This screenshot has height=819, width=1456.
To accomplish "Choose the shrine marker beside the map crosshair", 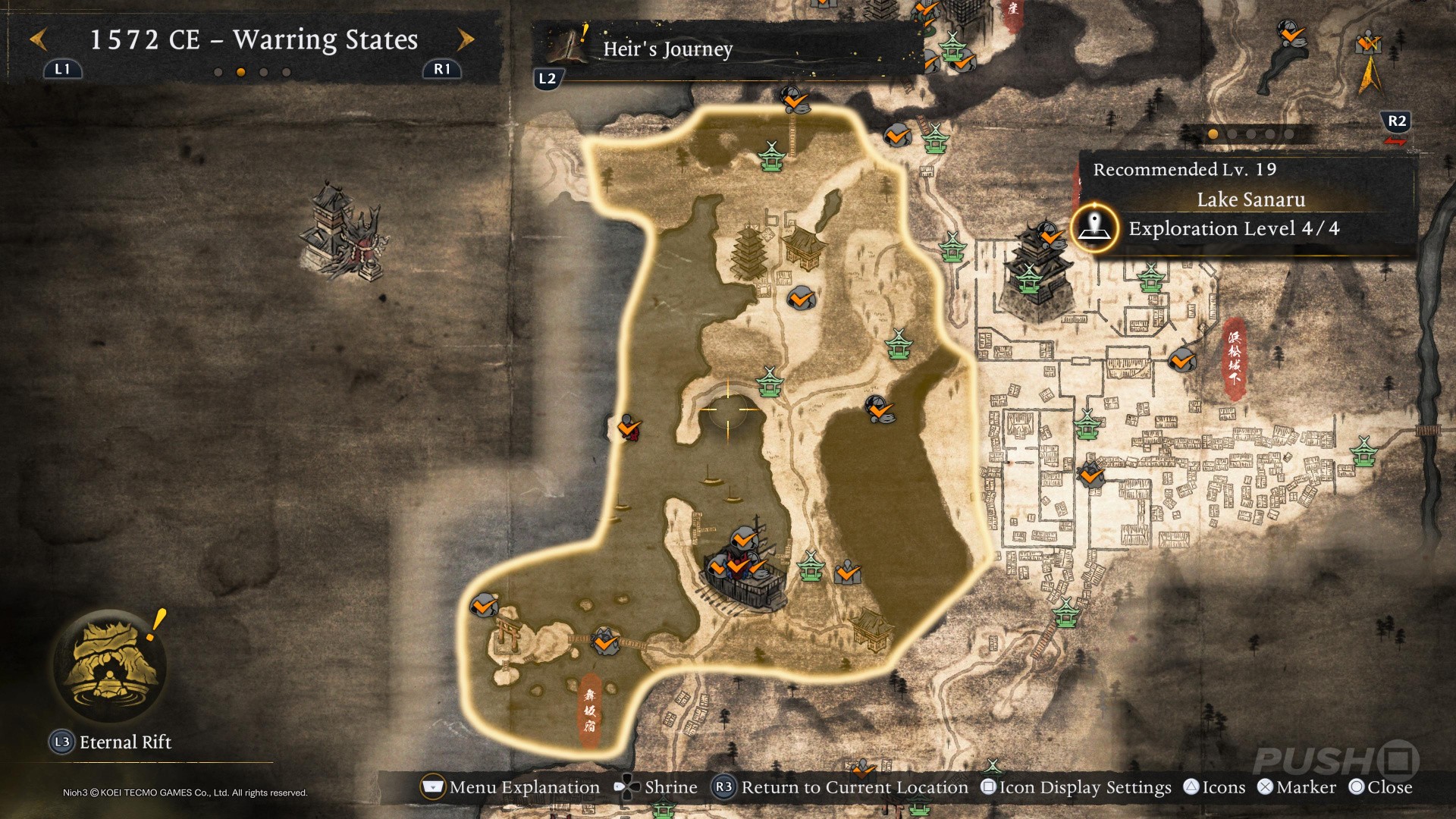I will tap(770, 382).
